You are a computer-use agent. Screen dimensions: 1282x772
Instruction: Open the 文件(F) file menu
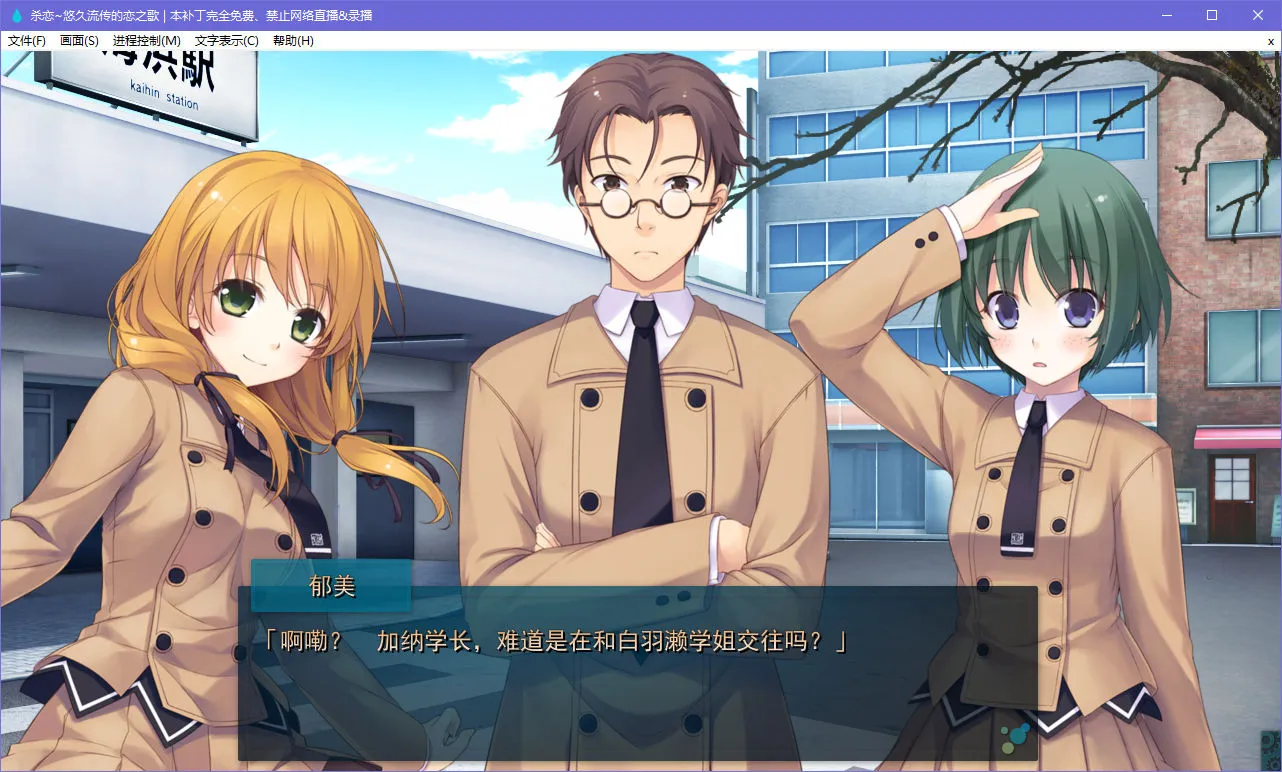tap(27, 41)
